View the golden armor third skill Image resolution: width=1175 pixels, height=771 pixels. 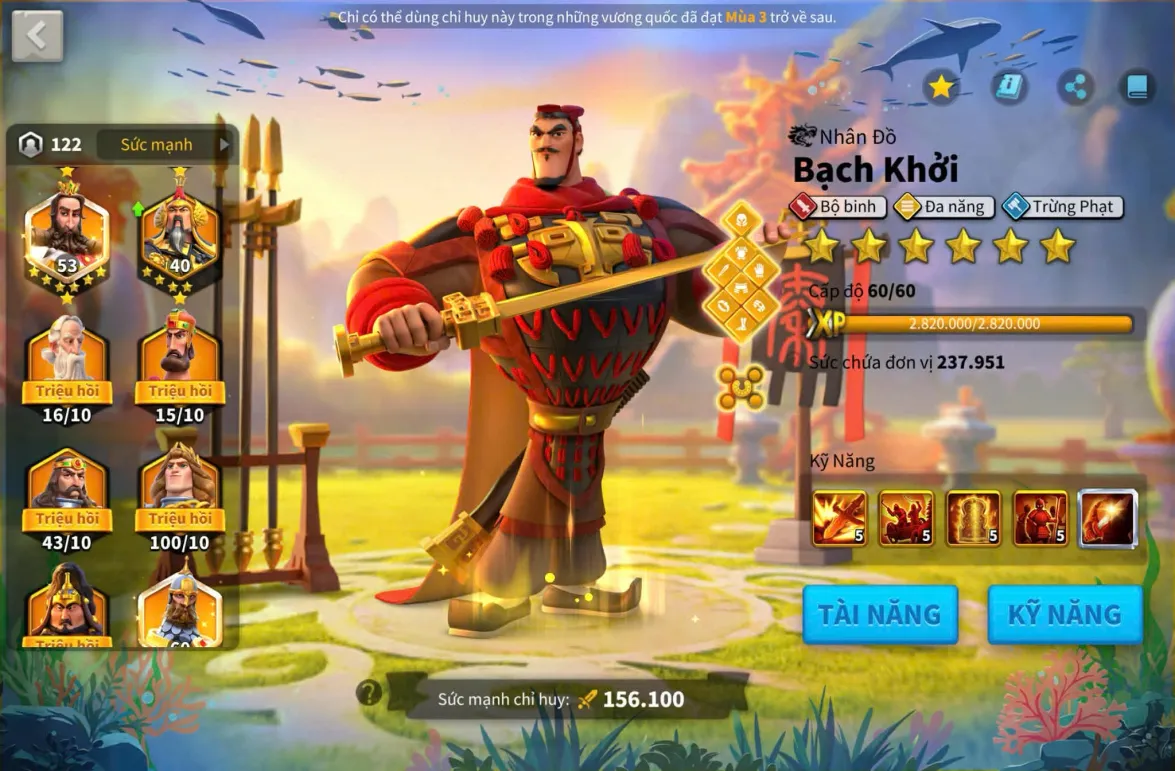point(973,518)
